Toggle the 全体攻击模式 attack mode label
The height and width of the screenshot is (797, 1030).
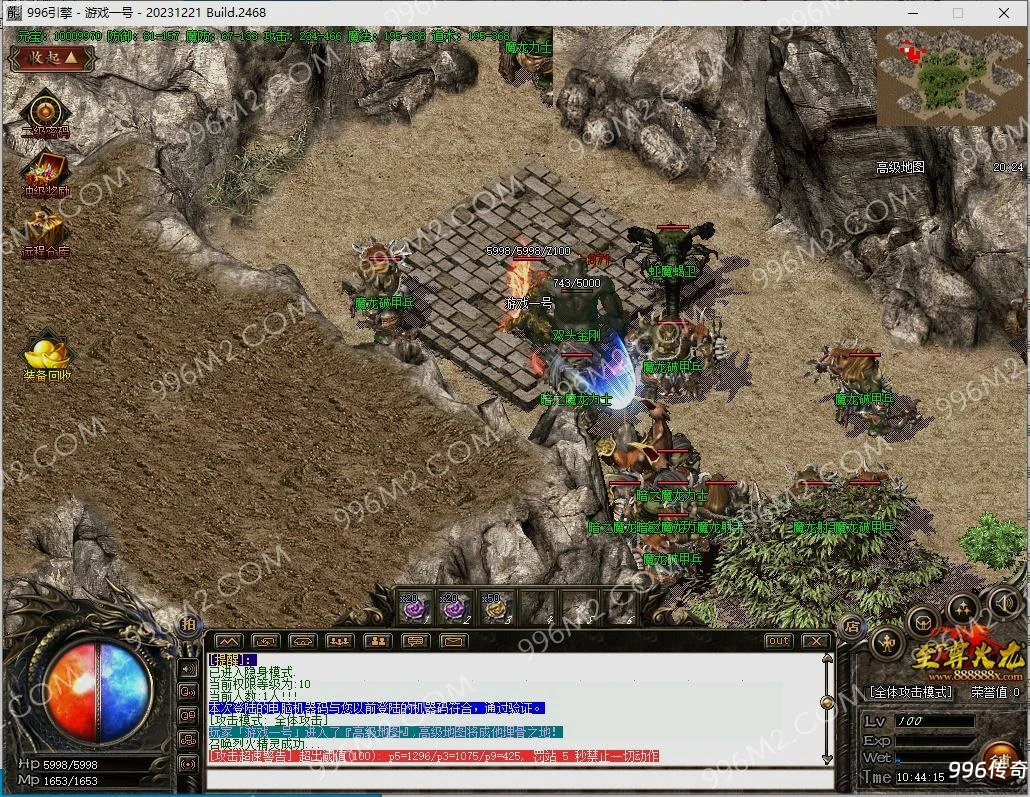click(910, 691)
